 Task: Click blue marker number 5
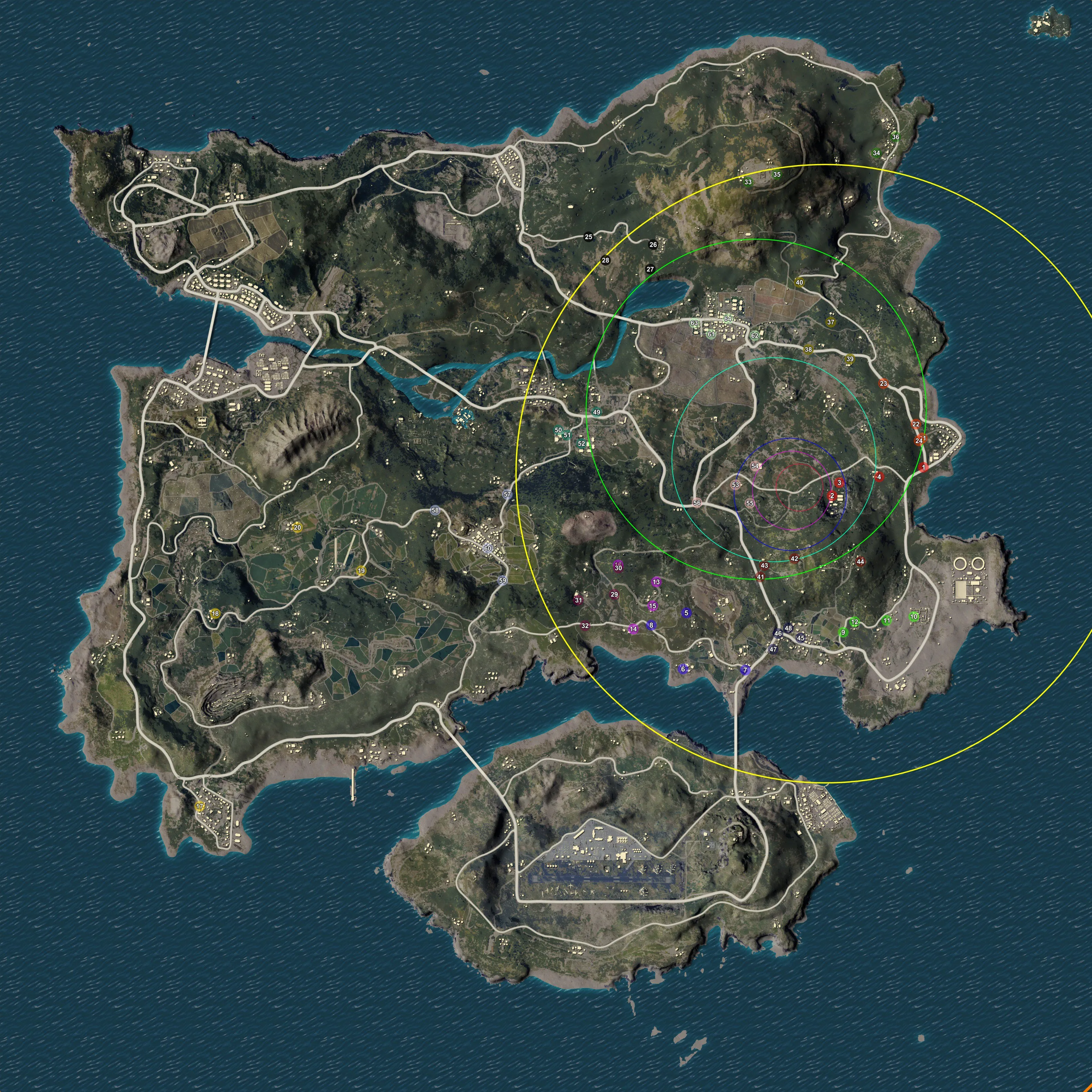tap(687, 613)
